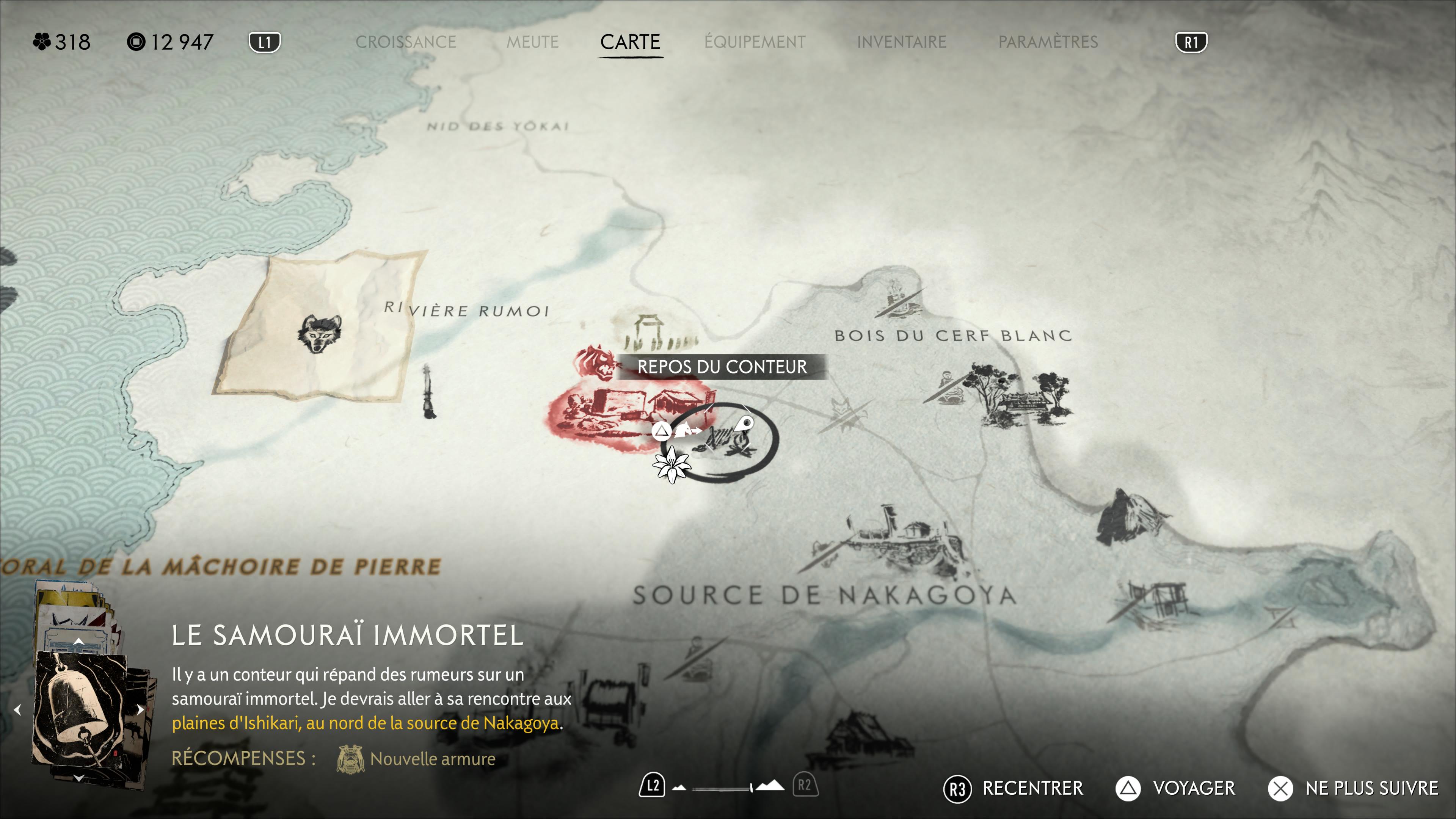Switch to the Croissance tab

pos(406,42)
